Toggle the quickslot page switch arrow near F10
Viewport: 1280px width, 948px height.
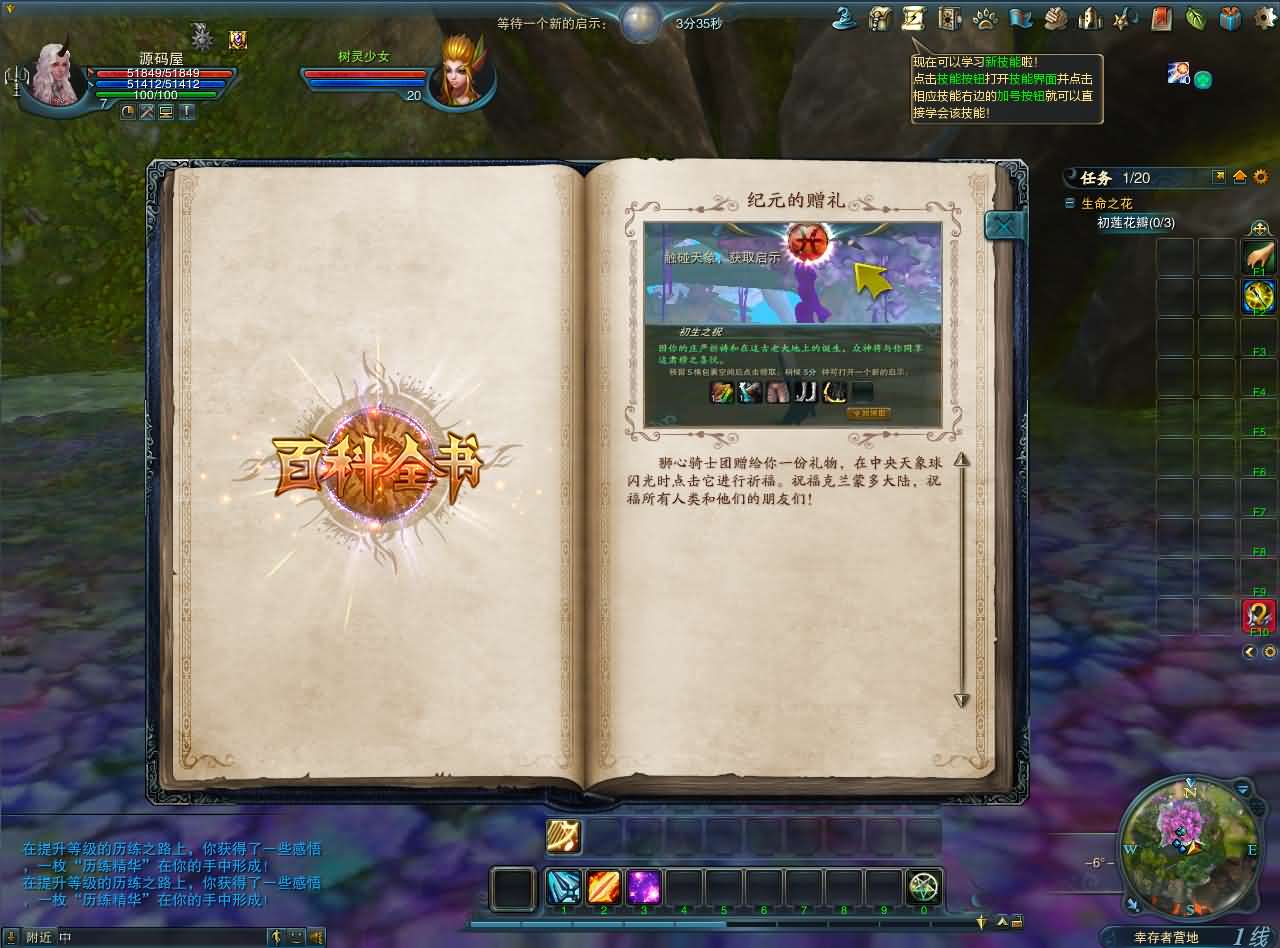click(x=1250, y=652)
